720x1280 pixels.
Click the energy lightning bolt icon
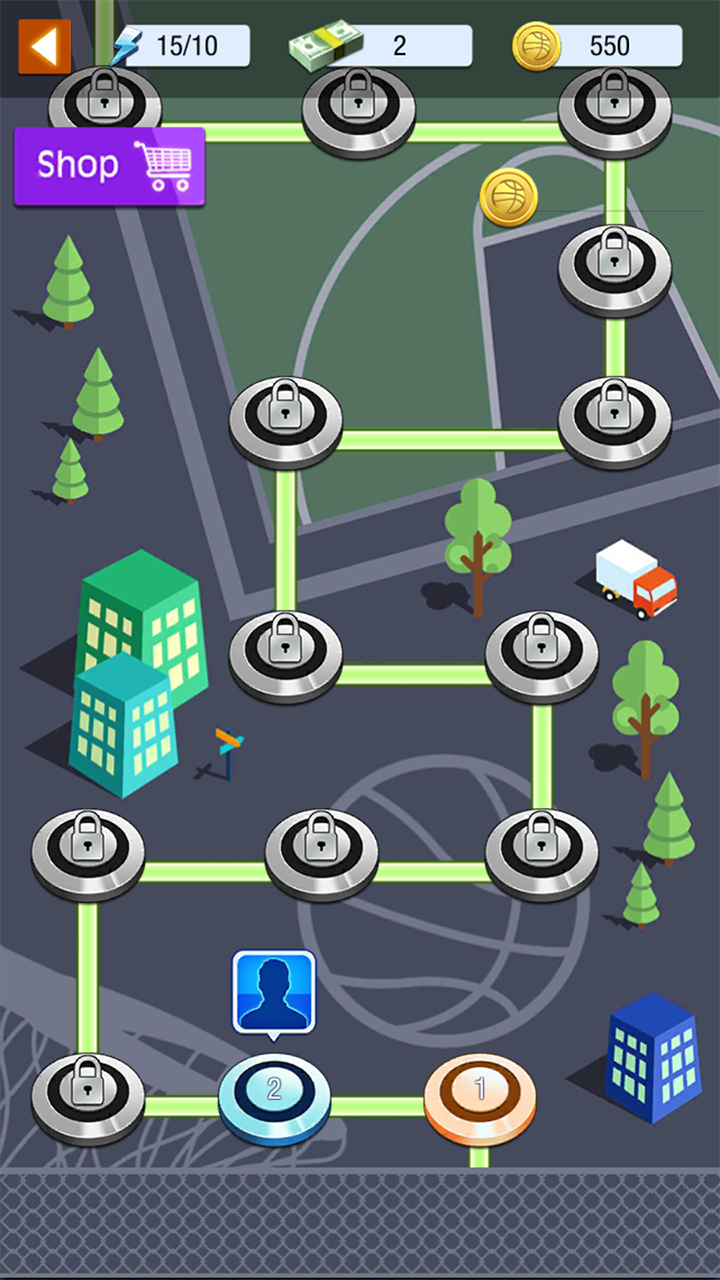(x=127, y=46)
